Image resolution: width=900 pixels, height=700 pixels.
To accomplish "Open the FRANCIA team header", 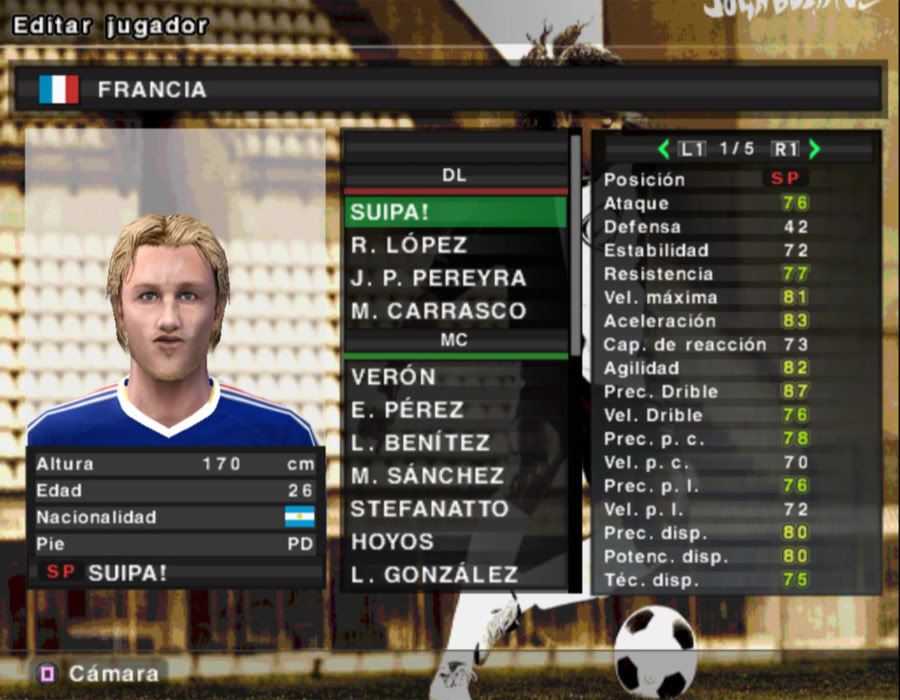I will tap(448, 90).
